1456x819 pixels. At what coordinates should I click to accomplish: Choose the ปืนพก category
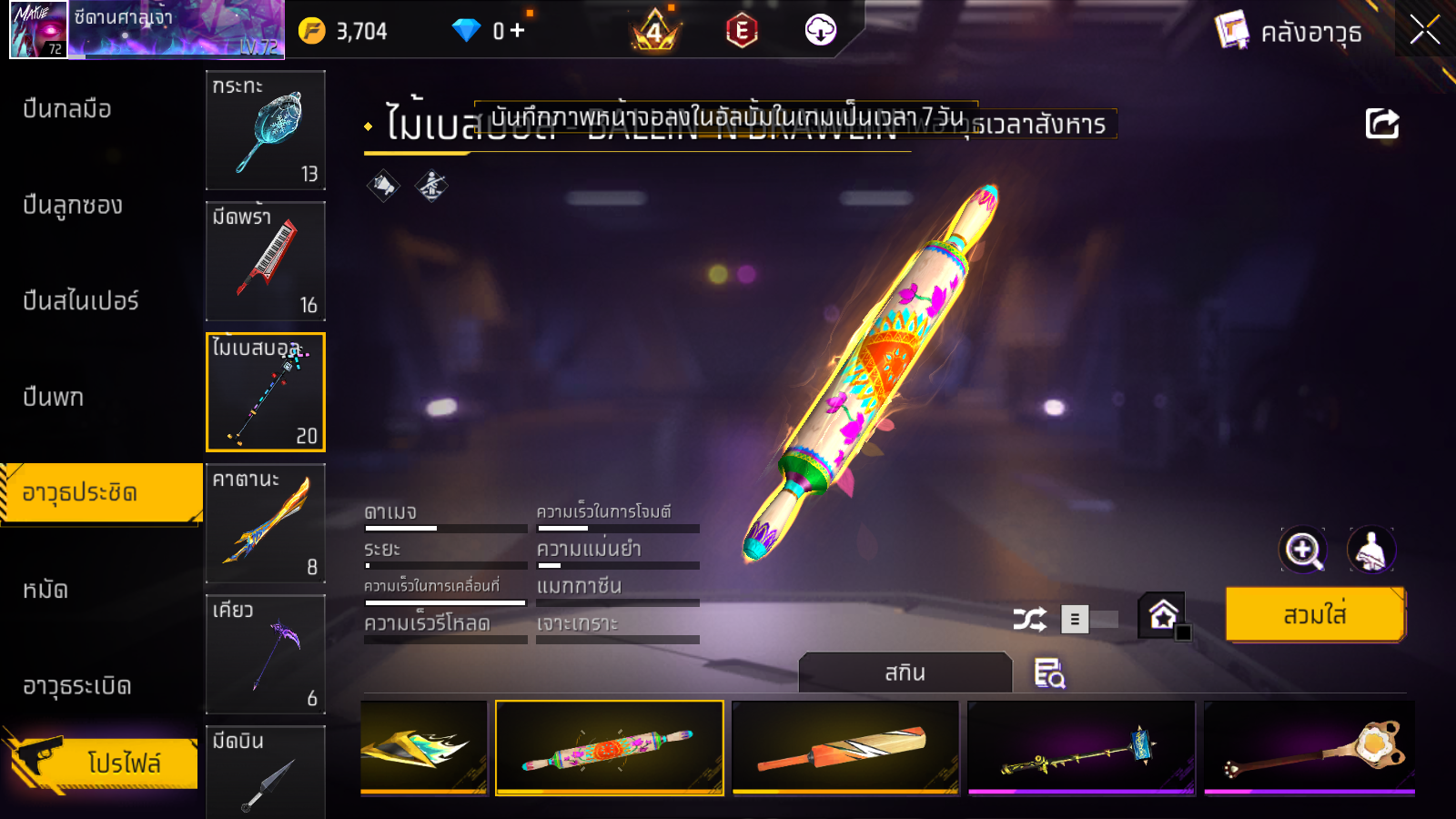click(x=54, y=398)
